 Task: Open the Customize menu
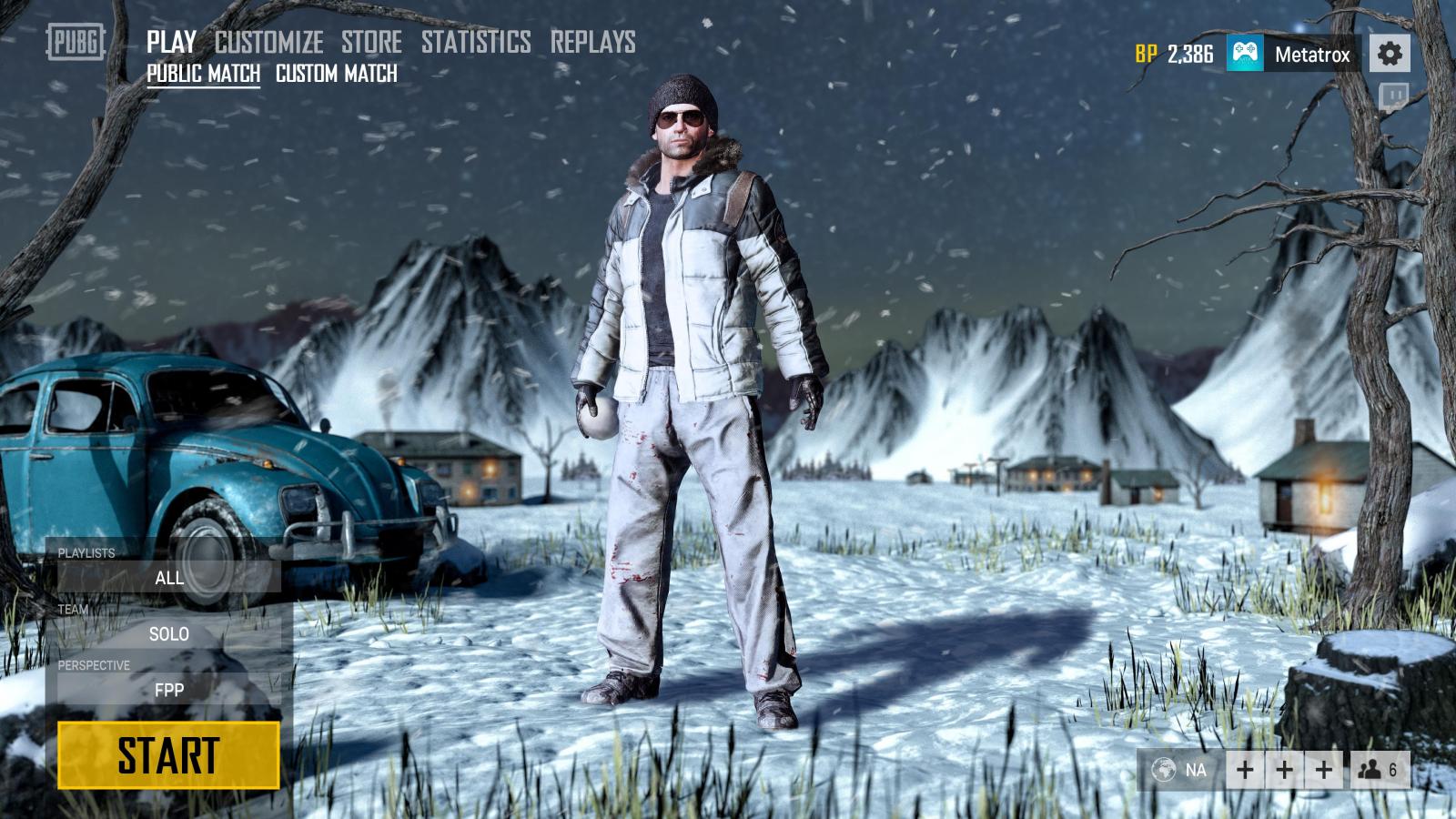tap(268, 42)
